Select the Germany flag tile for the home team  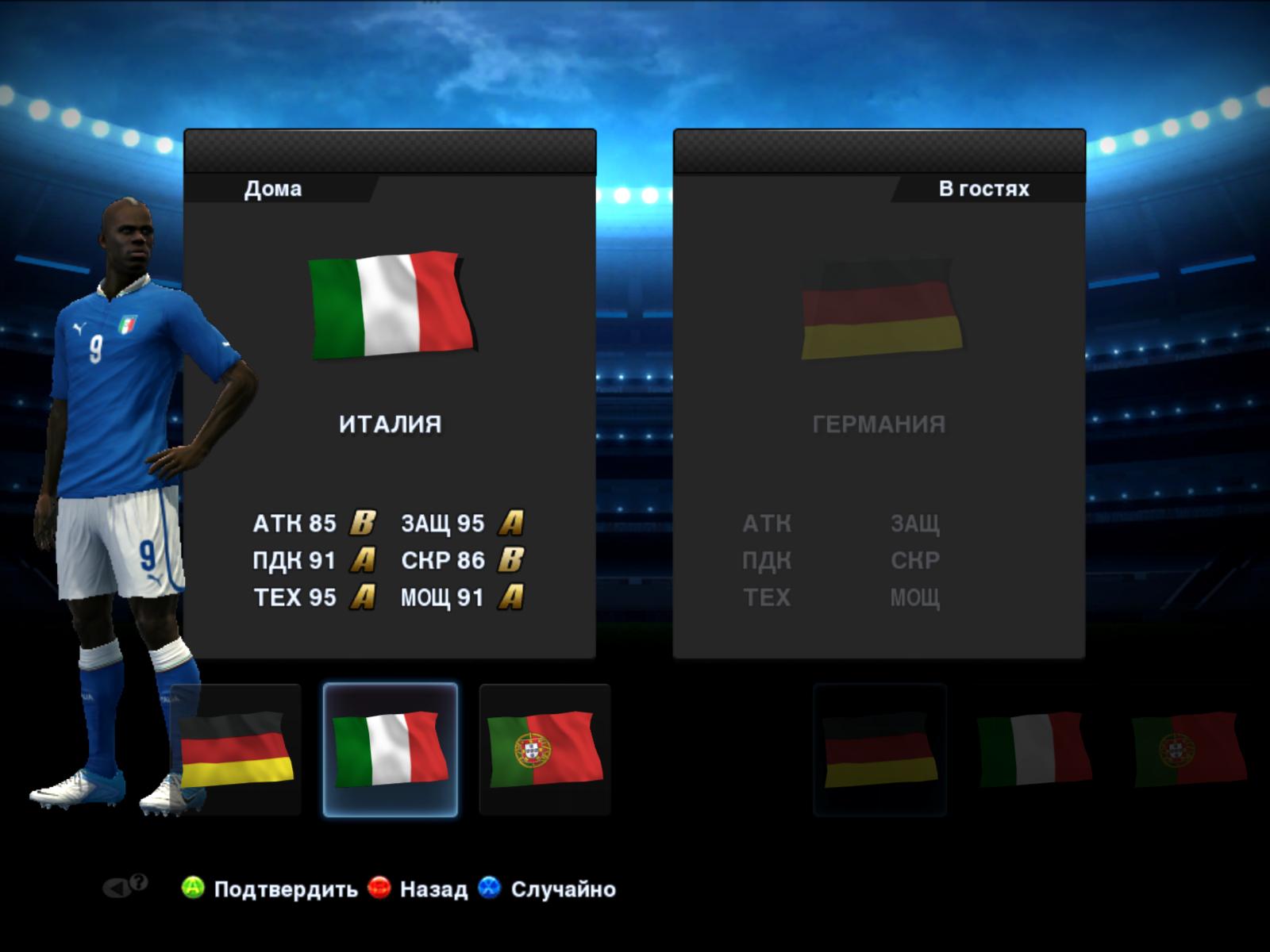point(237,750)
